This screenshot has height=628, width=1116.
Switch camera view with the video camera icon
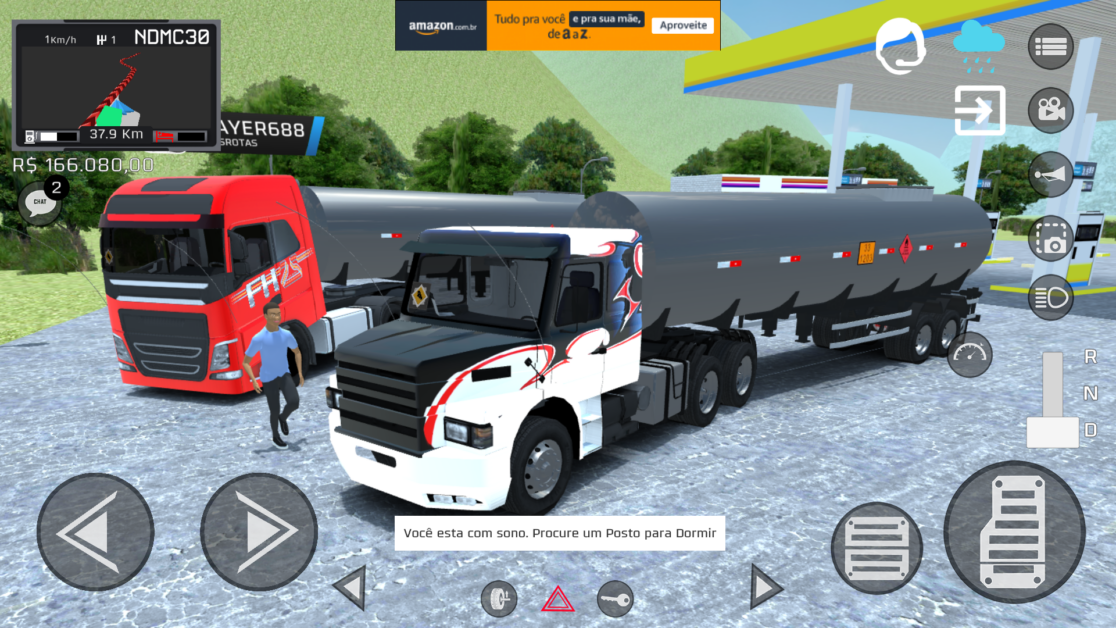click(x=1050, y=110)
